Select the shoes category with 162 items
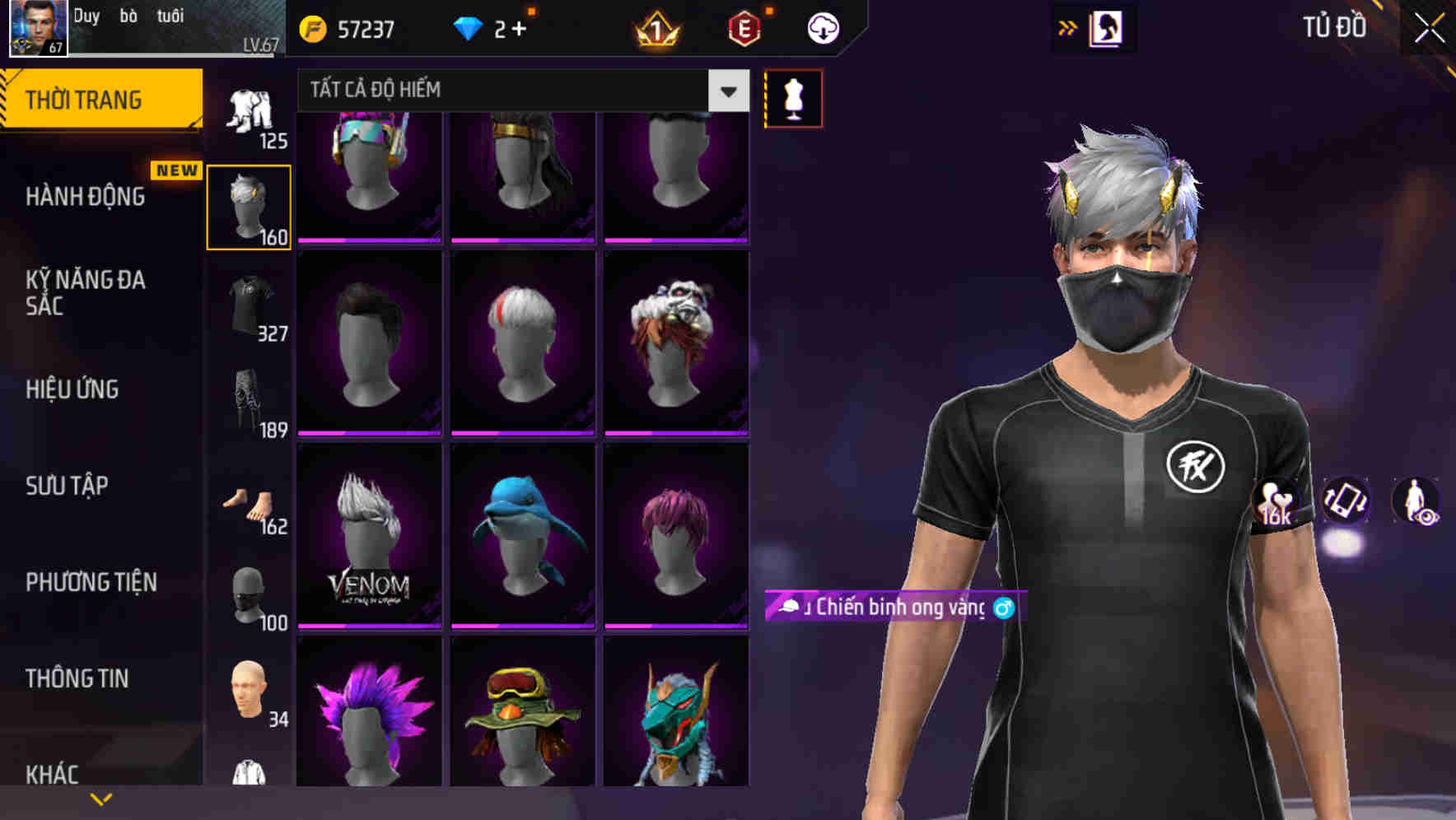 (249, 502)
